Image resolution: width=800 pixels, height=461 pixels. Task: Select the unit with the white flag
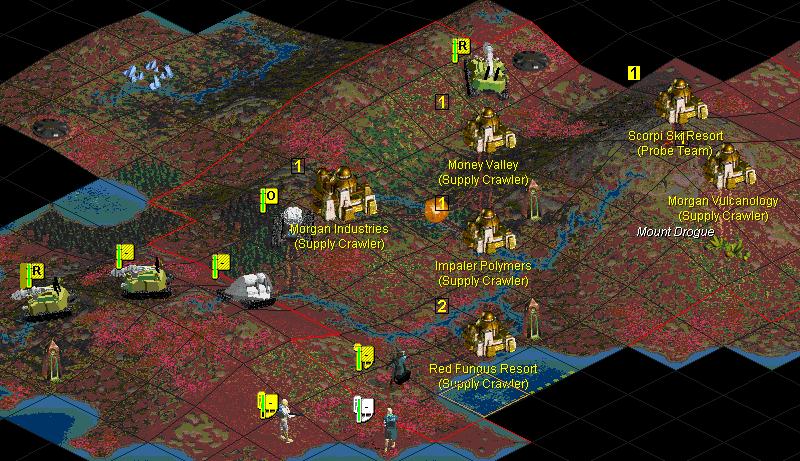[x=388, y=424]
